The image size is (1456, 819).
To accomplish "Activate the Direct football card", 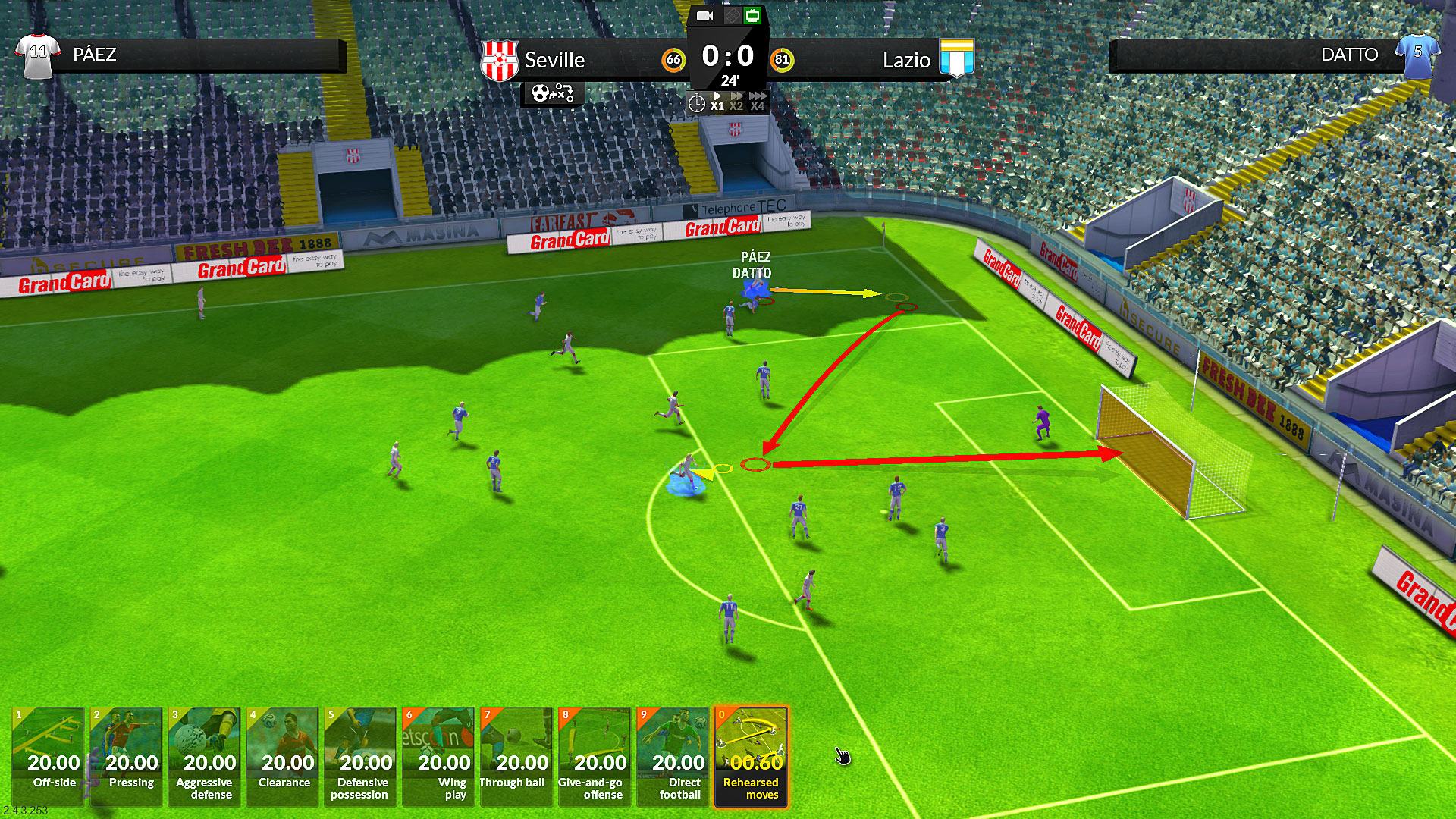I will click(673, 756).
